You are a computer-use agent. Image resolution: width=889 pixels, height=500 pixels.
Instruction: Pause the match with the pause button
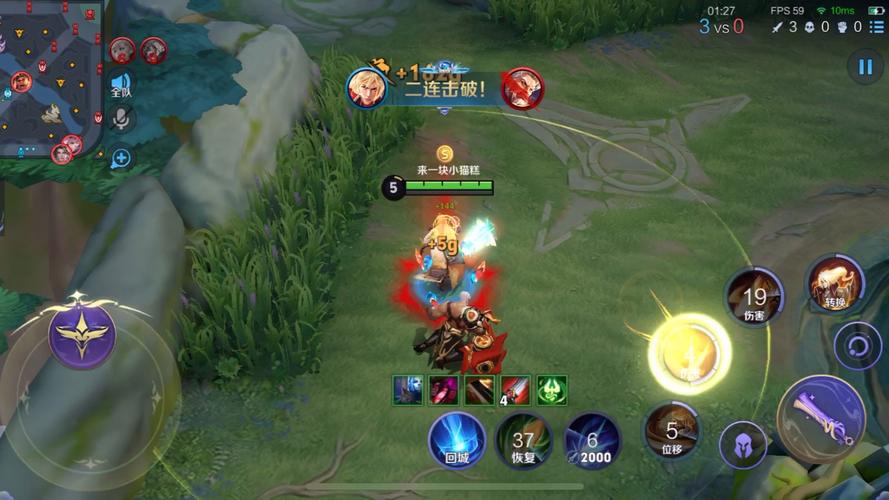[864, 67]
